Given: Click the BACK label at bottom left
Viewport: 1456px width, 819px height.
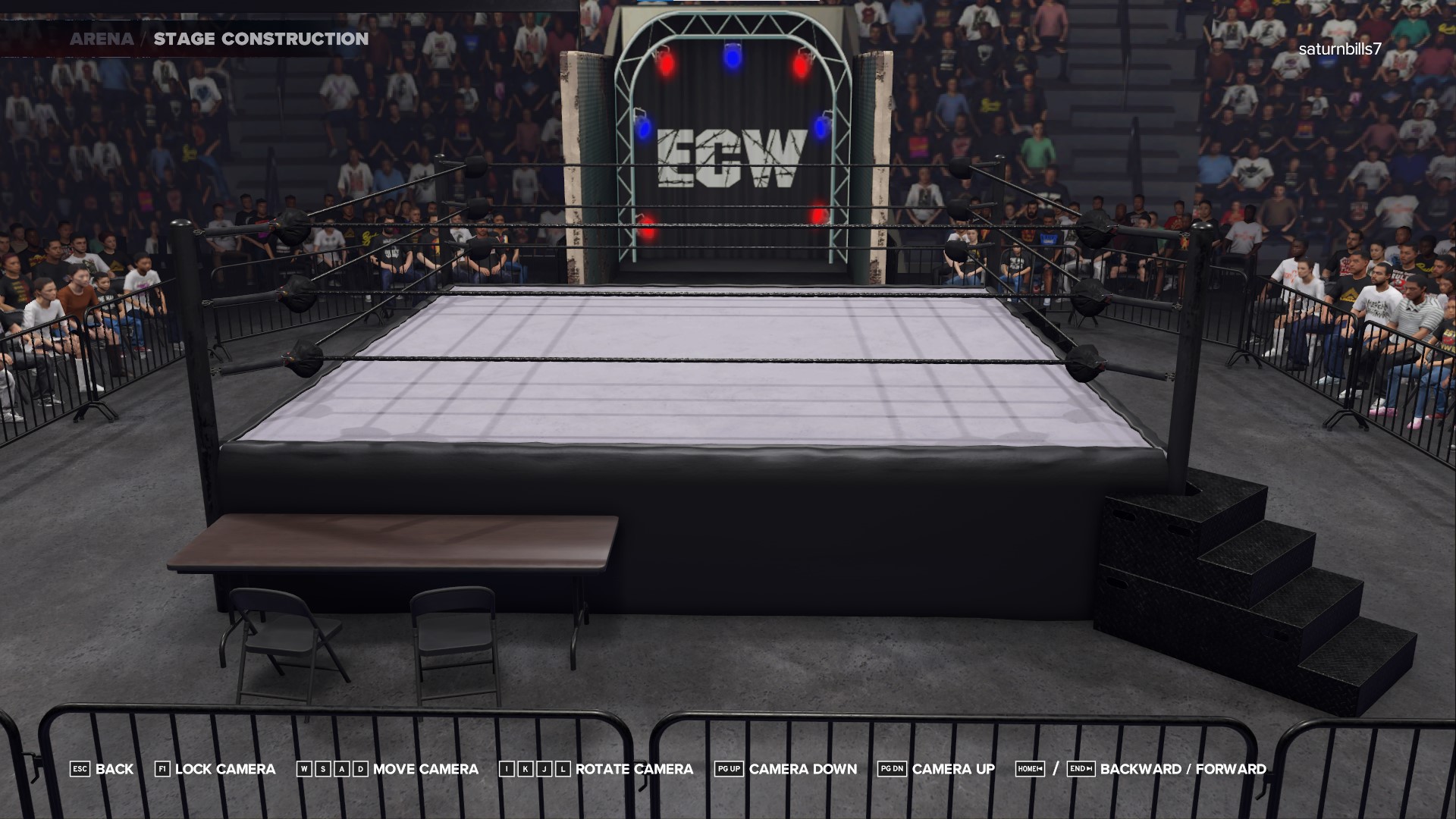Looking at the screenshot, I should coord(113,769).
